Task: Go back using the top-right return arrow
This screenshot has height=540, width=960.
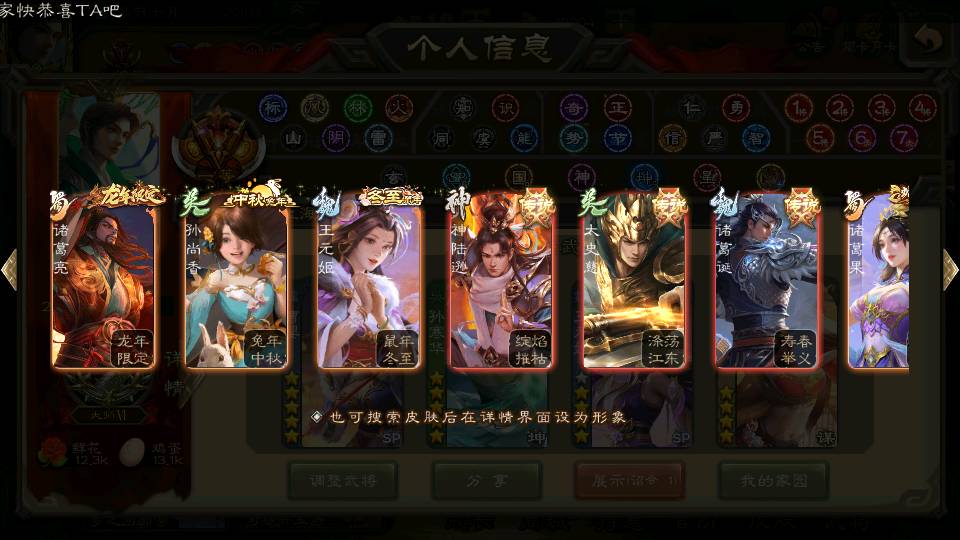Action: (929, 41)
